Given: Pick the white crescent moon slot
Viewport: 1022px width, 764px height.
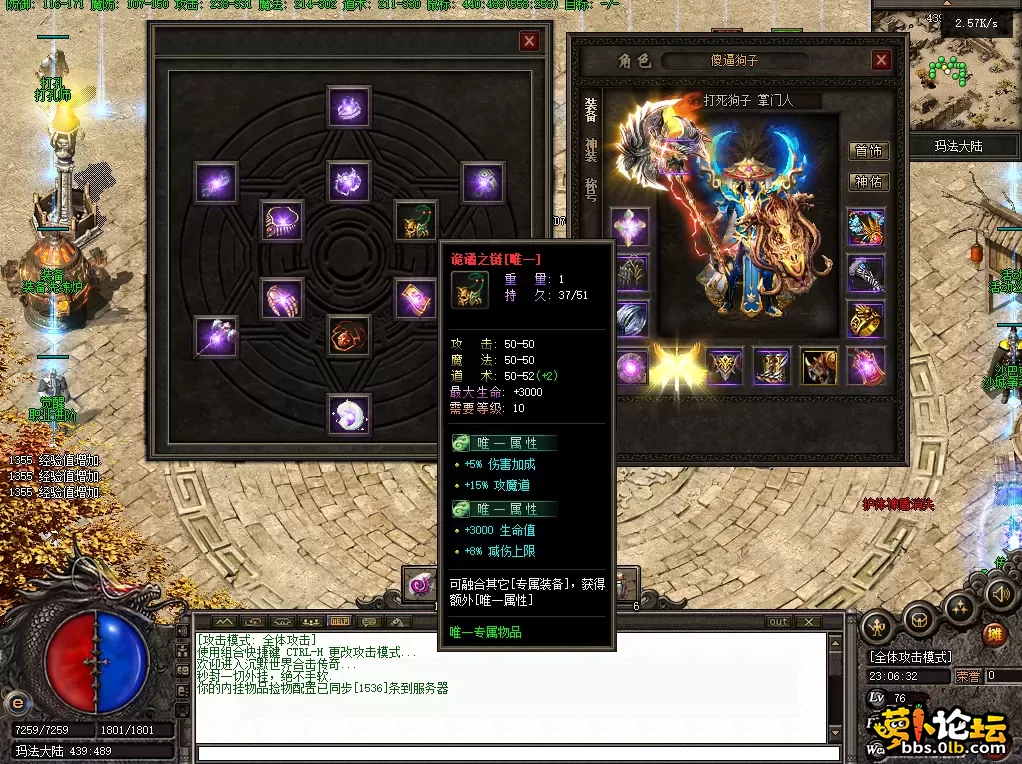Looking at the screenshot, I should pos(349,414).
